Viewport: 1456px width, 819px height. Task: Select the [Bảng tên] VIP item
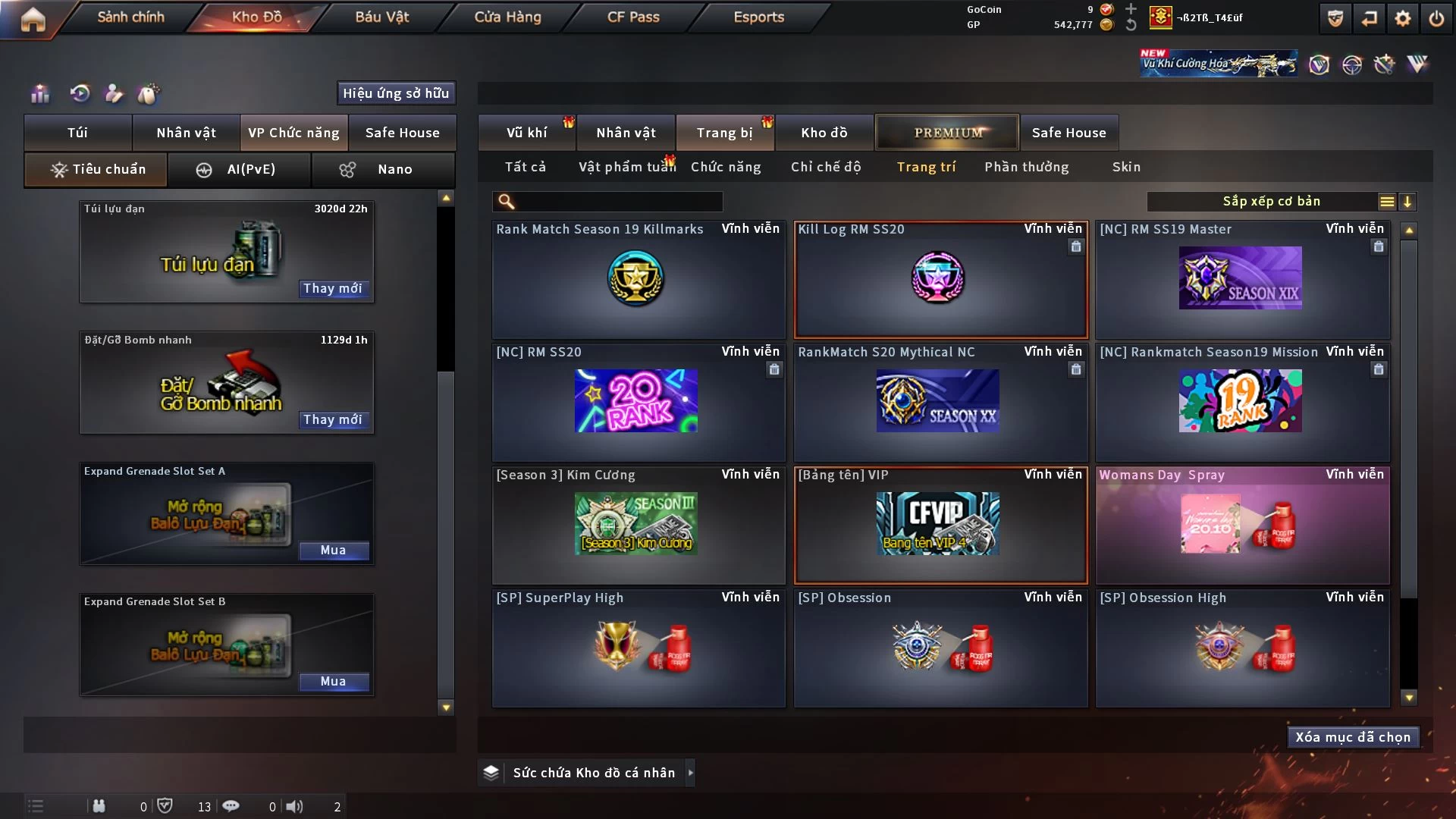[940, 525]
